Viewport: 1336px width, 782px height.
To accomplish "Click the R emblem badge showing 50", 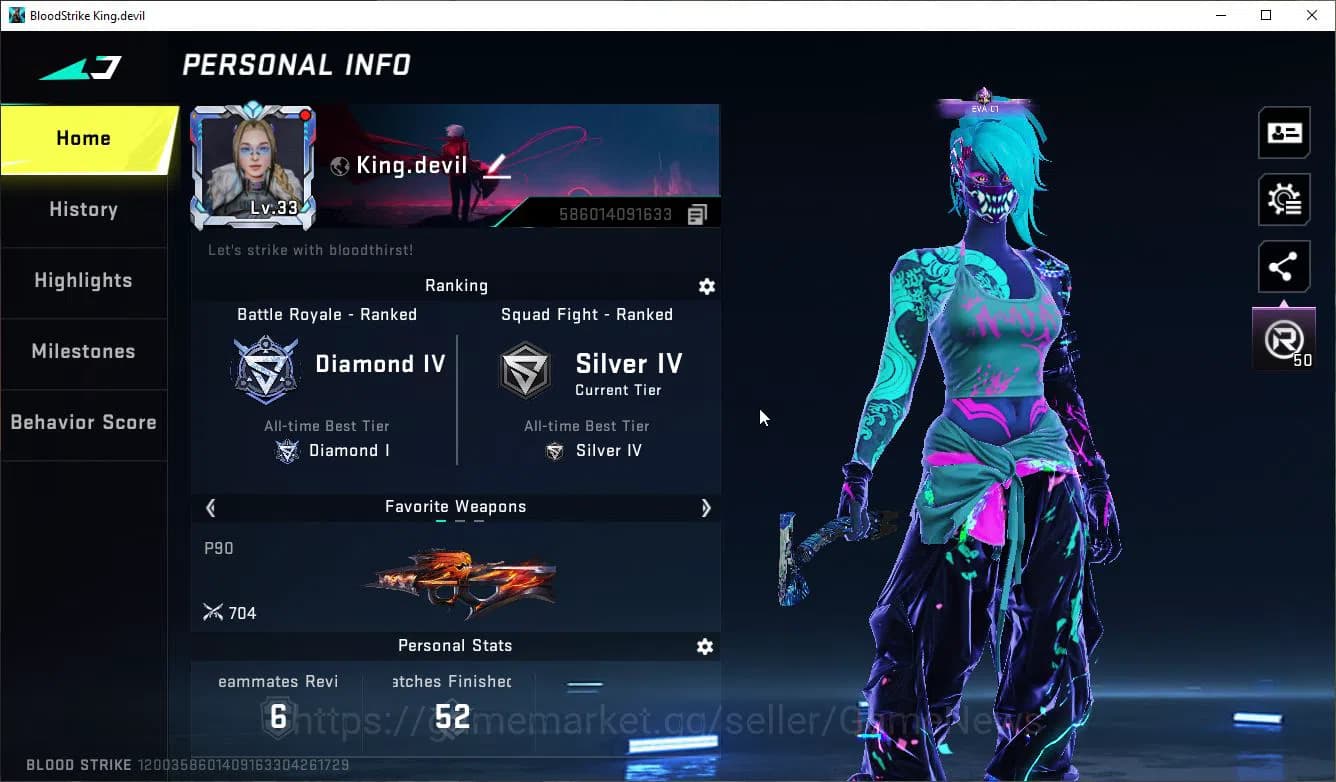I will pos(1284,338).
